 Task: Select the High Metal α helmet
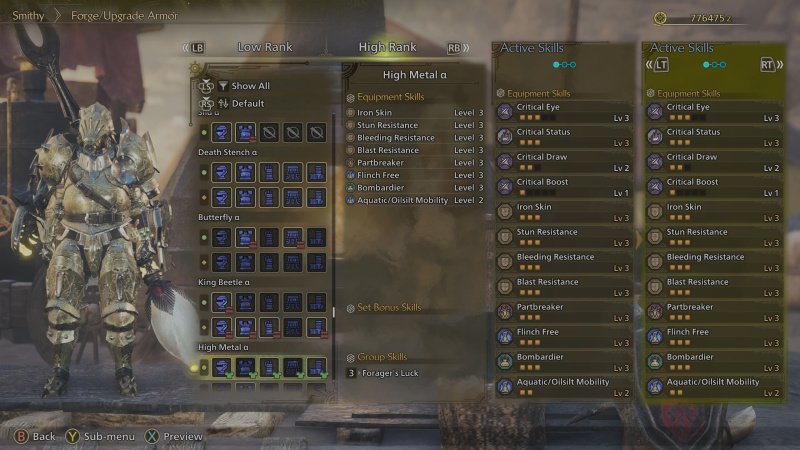pyautogui.click(x=221, y=367)
